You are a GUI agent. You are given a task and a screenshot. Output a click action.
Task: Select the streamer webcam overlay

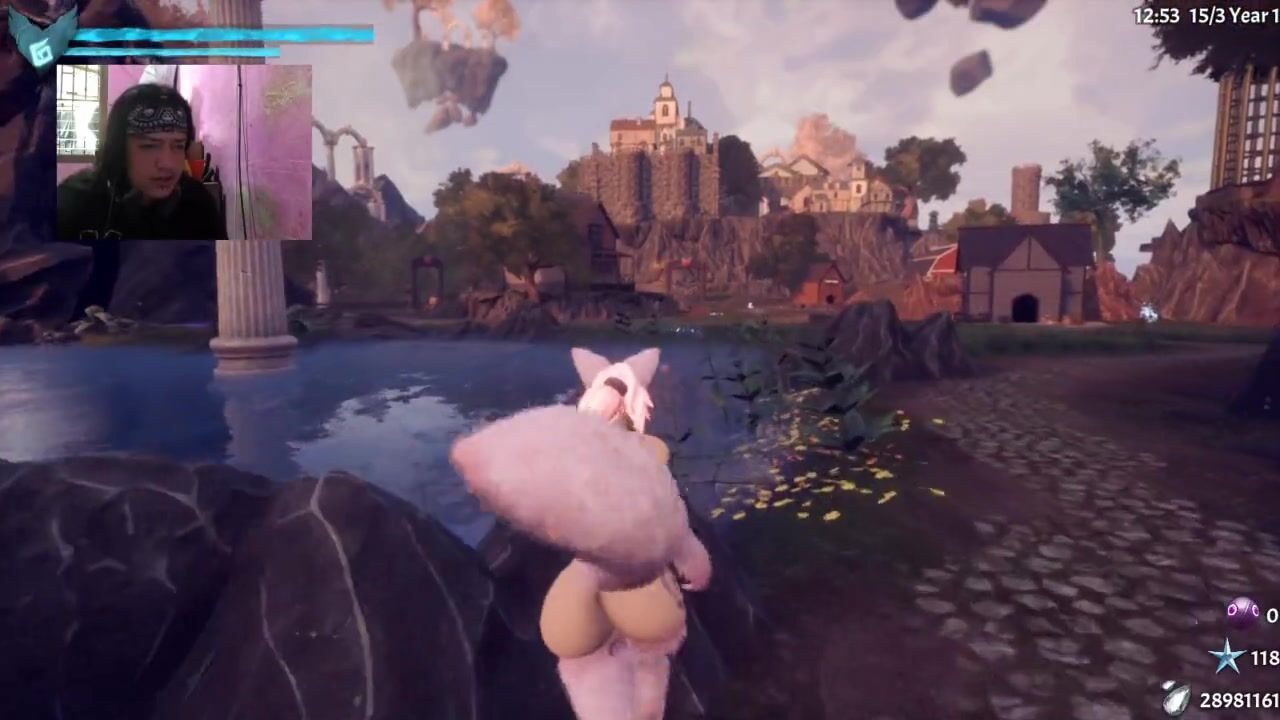(x=184, y=152)
